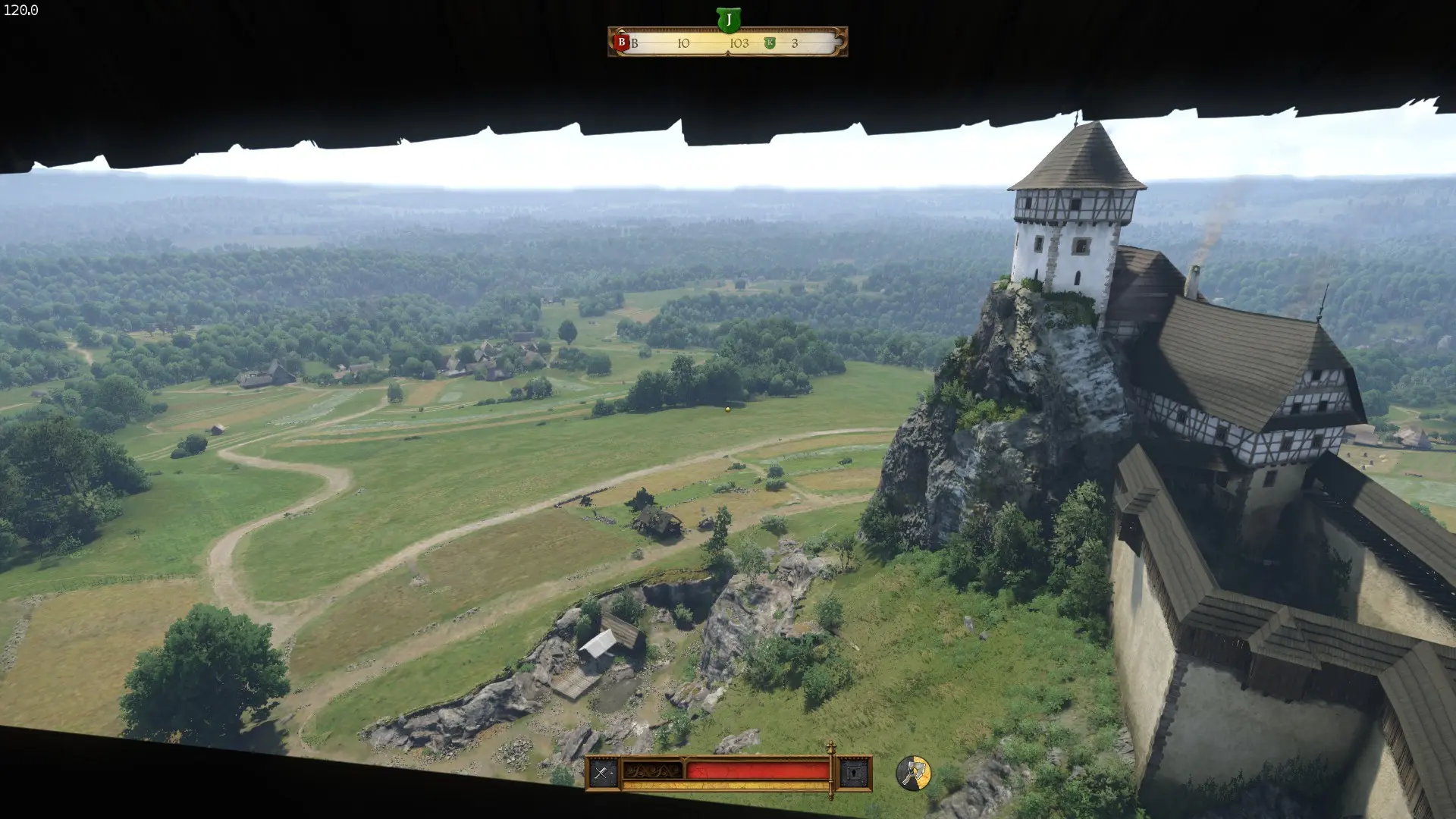Click the small green K compass marker
The image size is (1456, 819).
click(770, 43)
